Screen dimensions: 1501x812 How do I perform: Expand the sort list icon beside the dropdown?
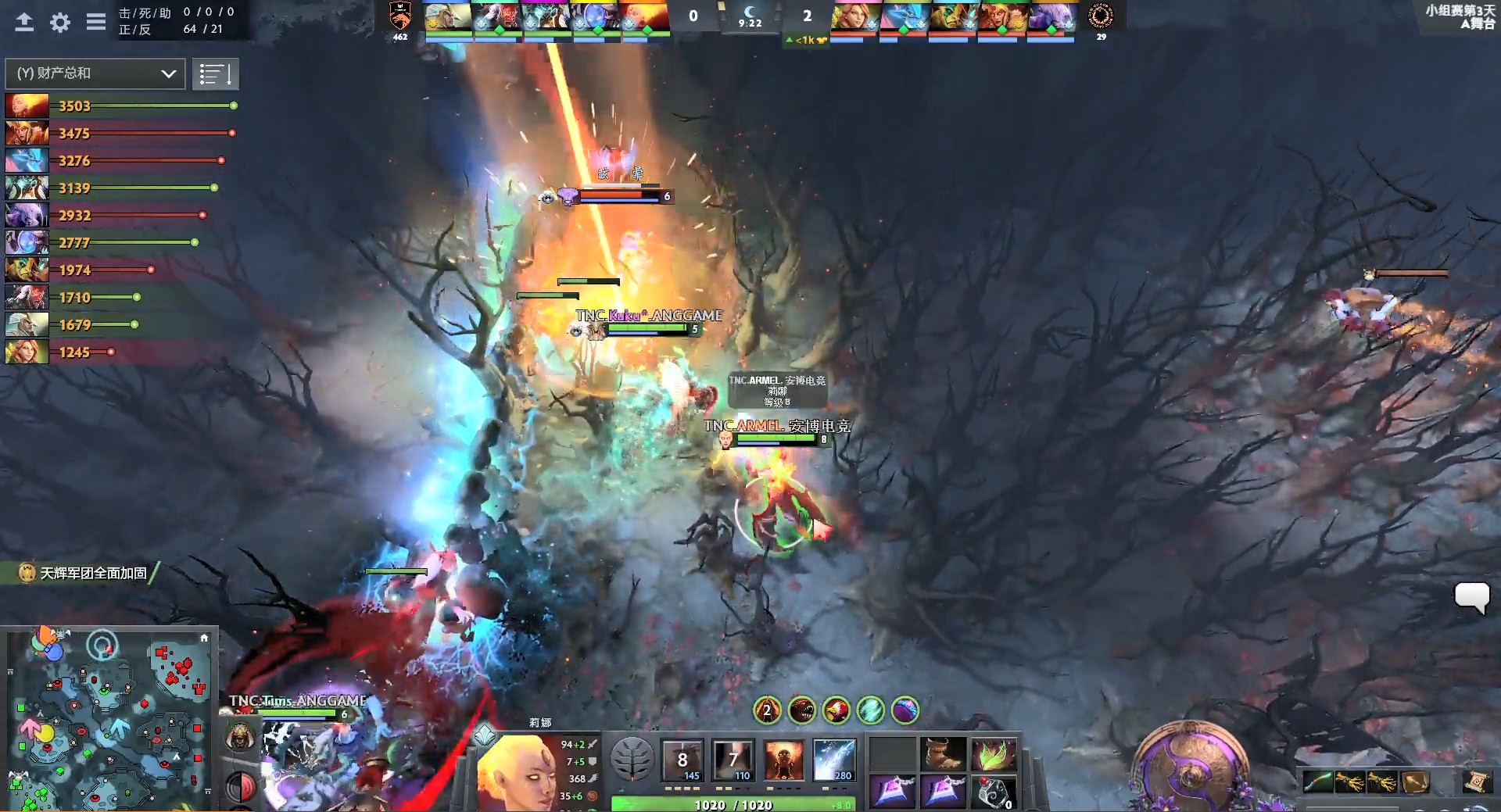tap(216, 73)
